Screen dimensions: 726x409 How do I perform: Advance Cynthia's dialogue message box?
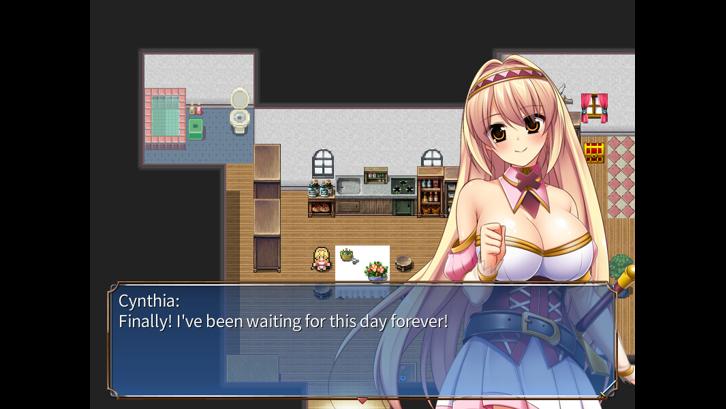[362, 340]
